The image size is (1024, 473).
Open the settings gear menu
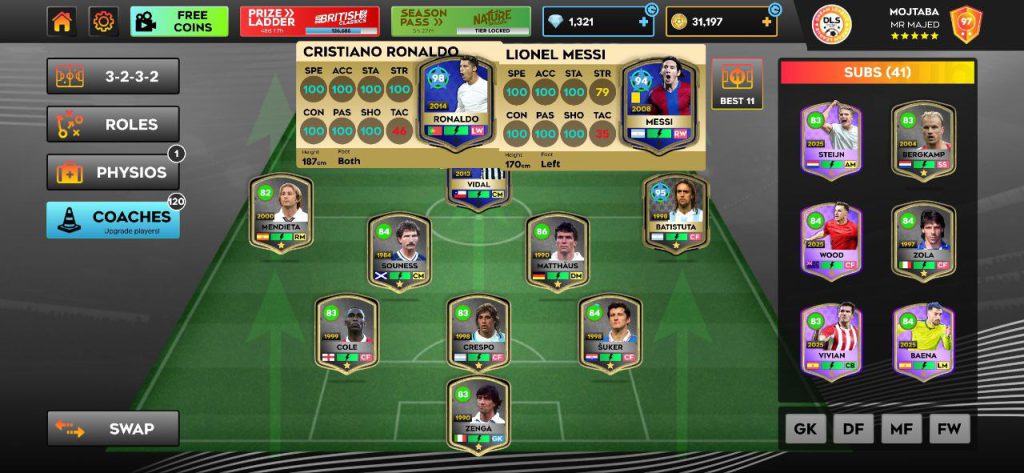point(103,21)
